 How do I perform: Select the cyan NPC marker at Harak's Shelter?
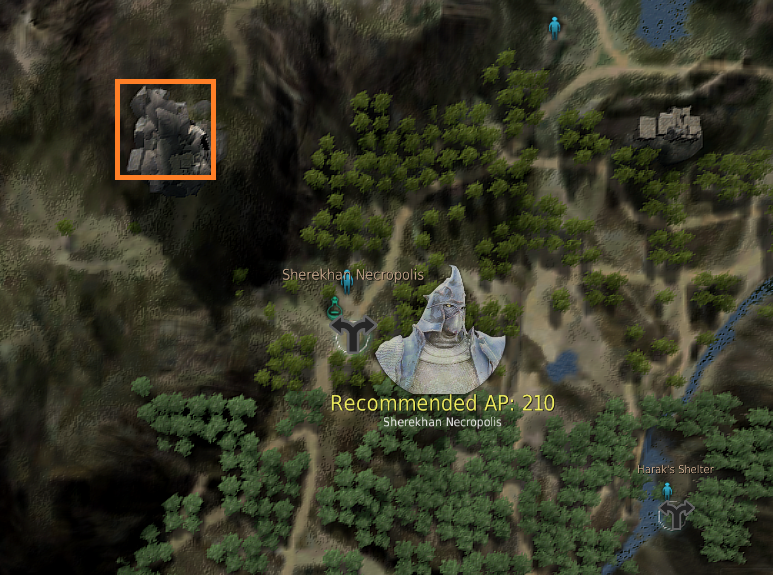(x=666, y=489)
